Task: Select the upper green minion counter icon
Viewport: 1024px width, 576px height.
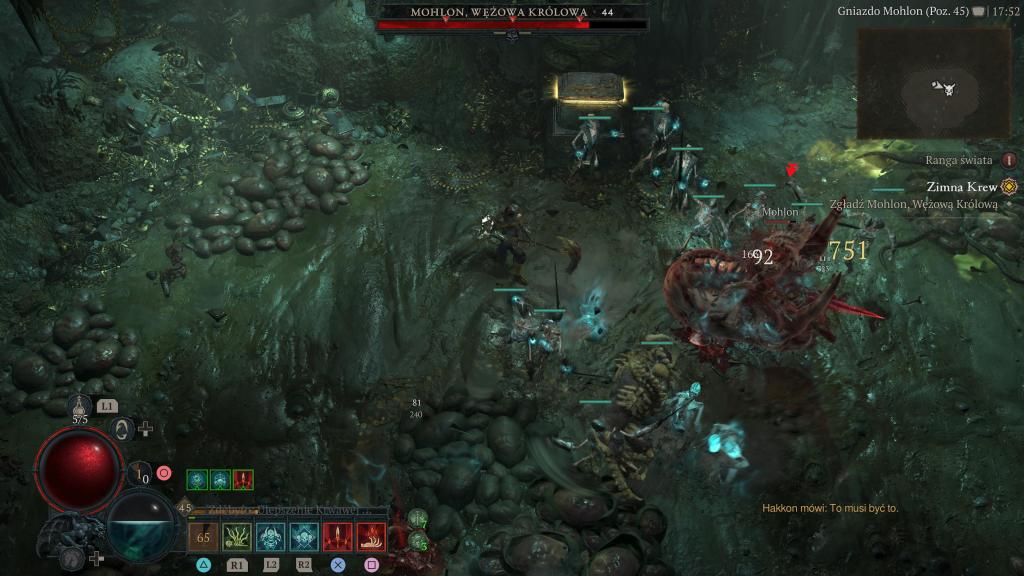Action: click(417, 518)
